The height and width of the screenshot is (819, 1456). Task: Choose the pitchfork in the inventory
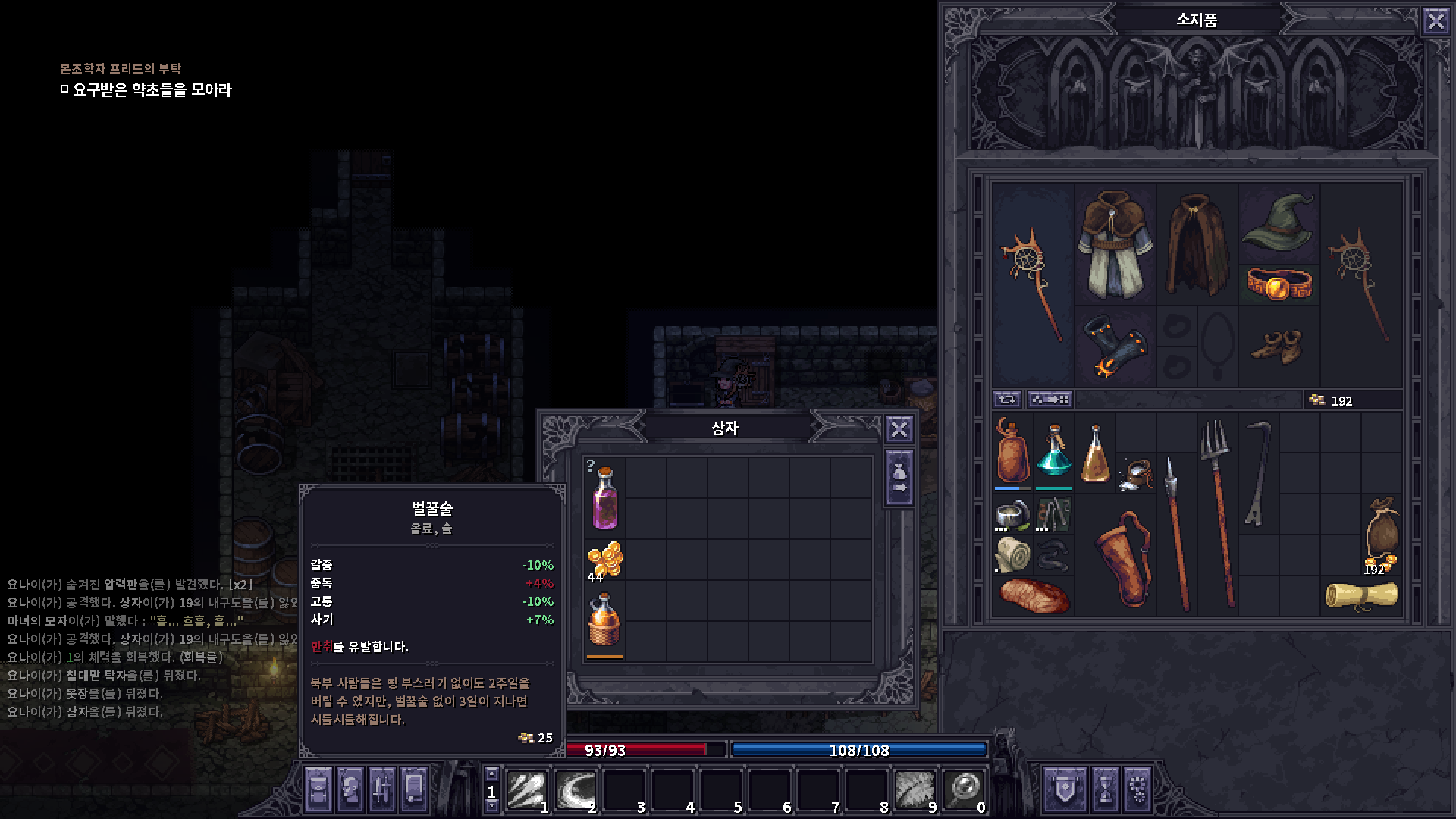1218,512
